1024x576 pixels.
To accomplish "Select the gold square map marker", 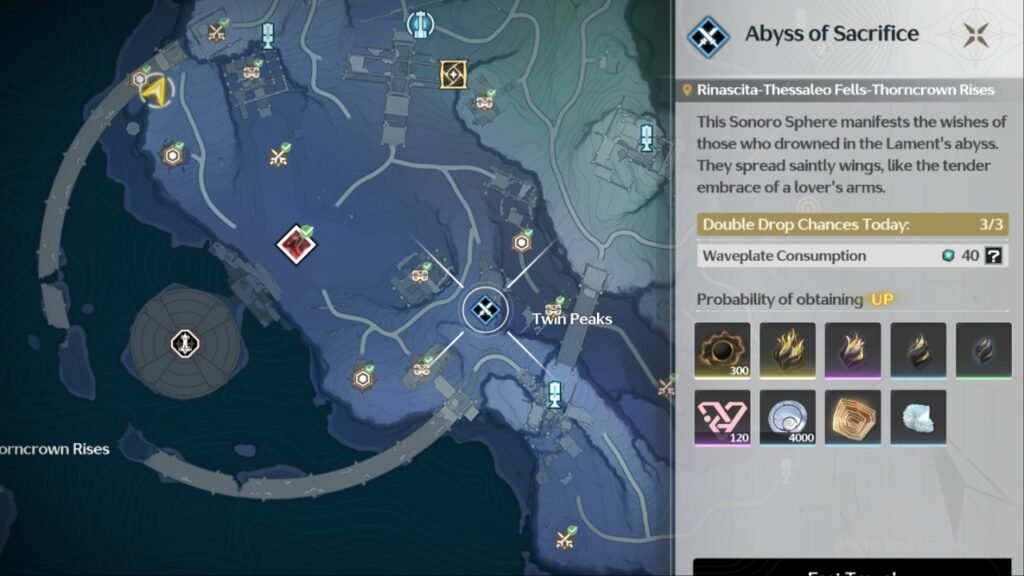I will 453,73.
